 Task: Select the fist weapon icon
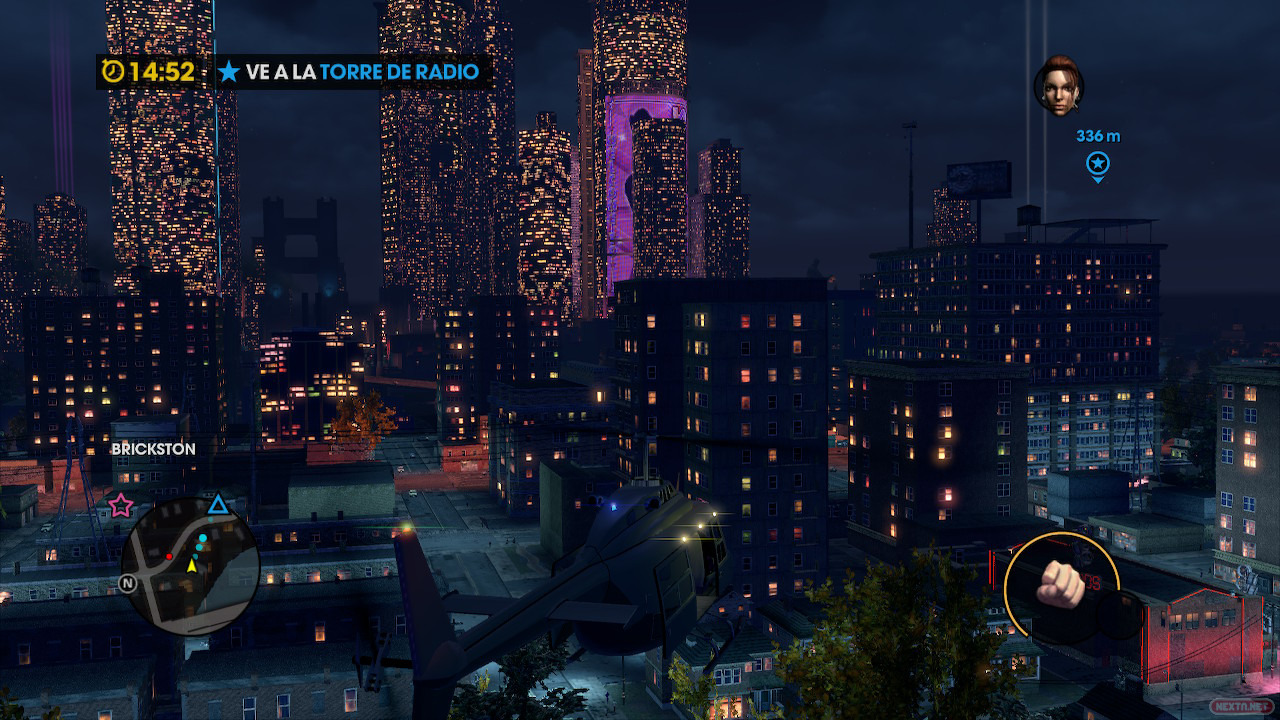[x=1059, y=584]
